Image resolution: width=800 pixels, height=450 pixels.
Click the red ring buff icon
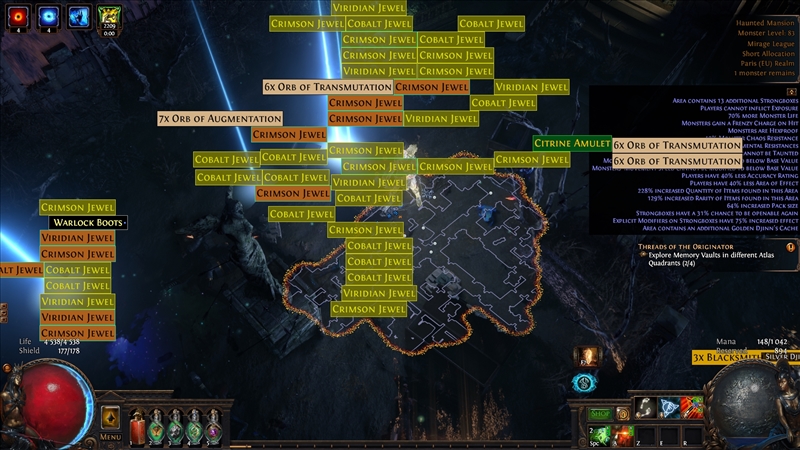pos(16,16)
